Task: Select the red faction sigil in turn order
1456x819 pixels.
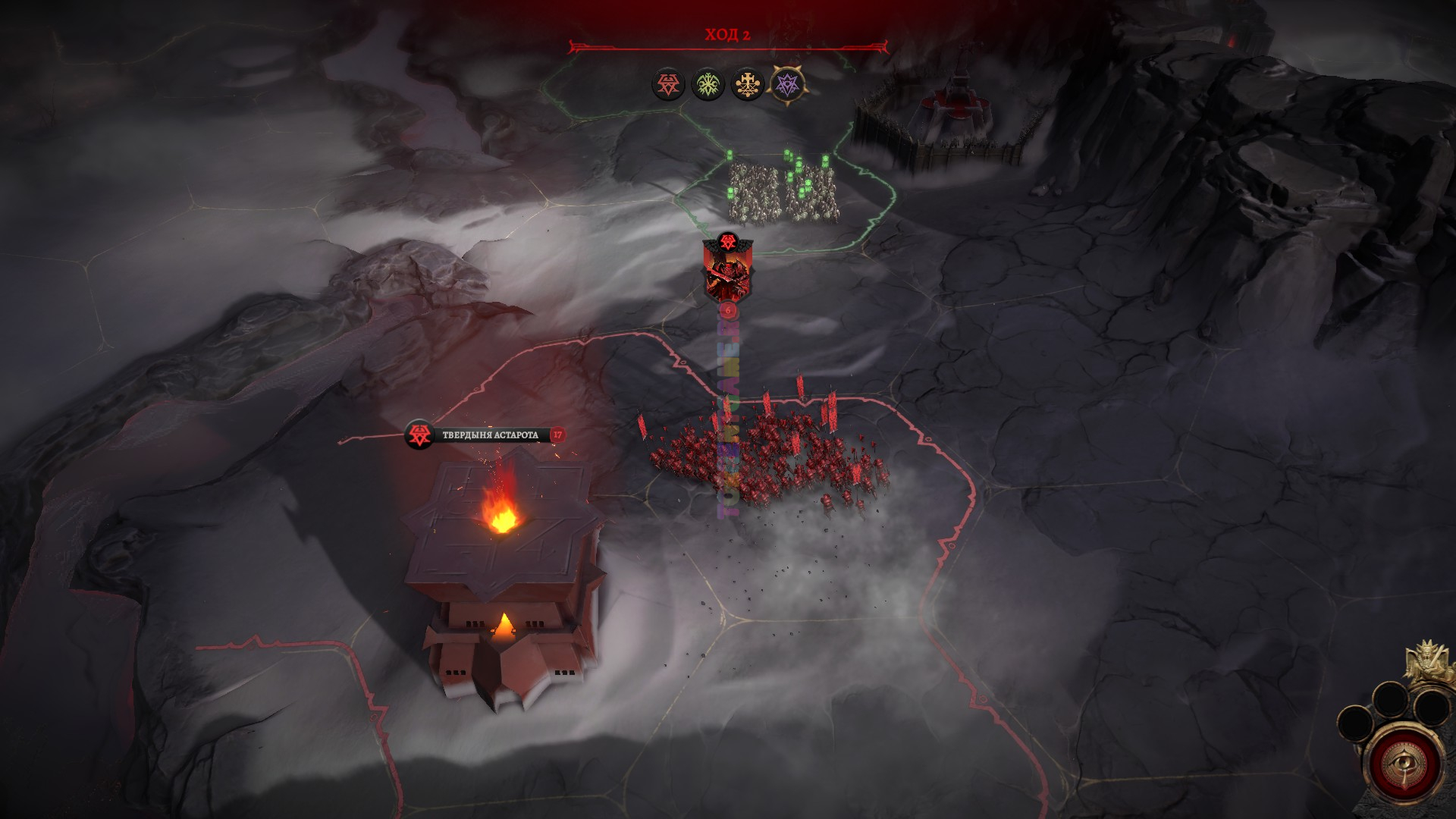Action: click(x=668, y=84)
